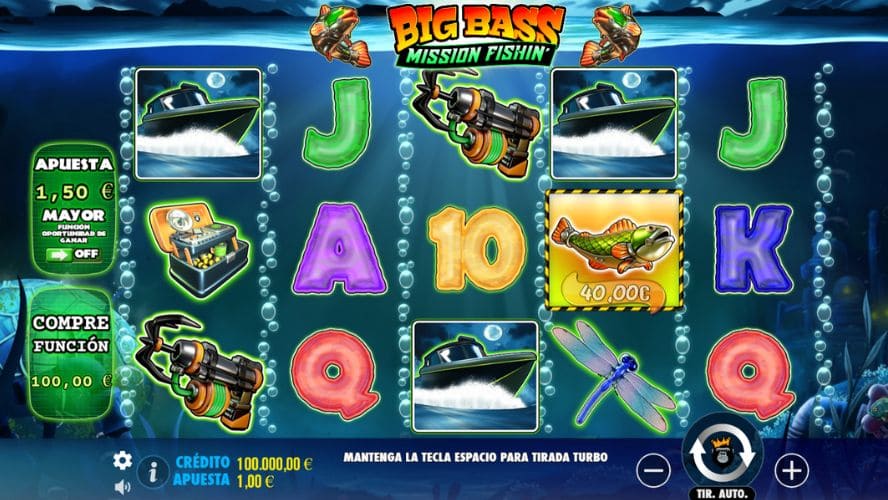Screen dimensions: 888x500
Task: Decrease the bet with the minus button
Action: point(653,468)
